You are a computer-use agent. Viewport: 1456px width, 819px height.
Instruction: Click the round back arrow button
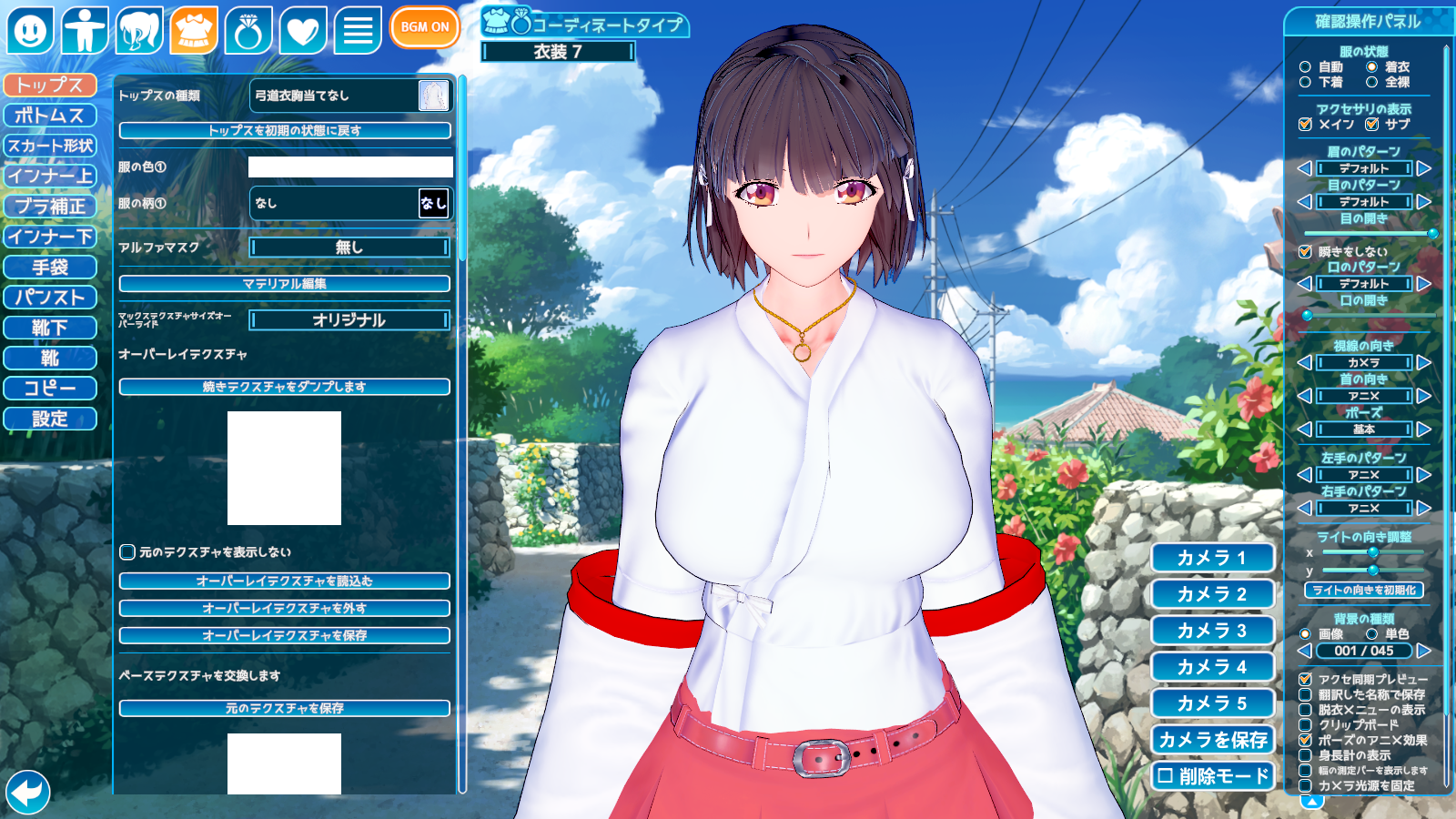click(27, 792)
